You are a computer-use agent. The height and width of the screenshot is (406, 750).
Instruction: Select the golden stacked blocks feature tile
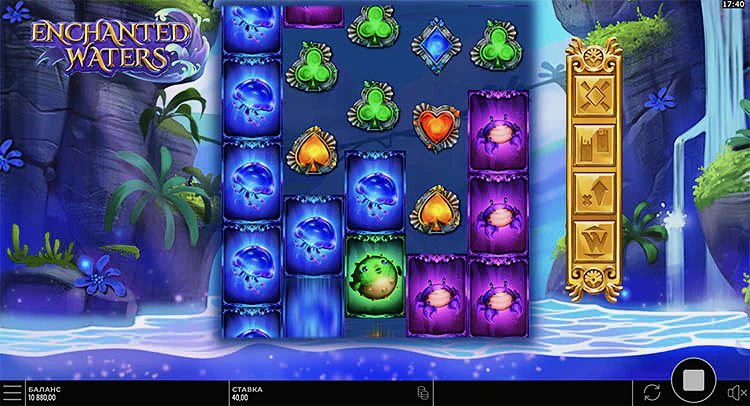(x=595, y=145)
